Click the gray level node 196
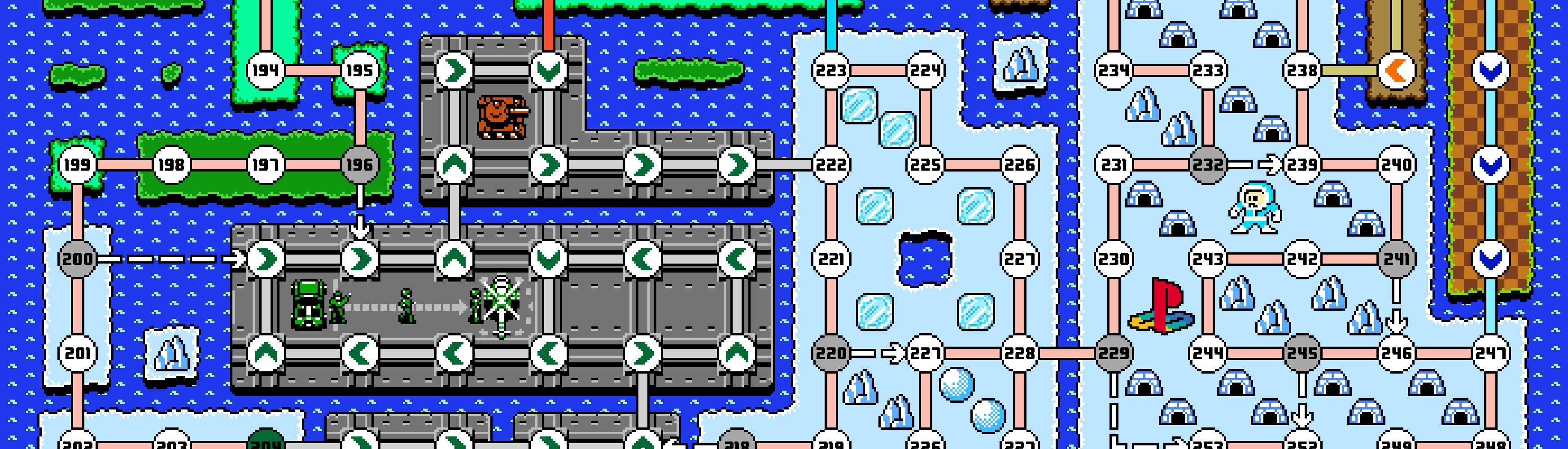Screen dimensions: 1568x449 (x=359, y=164)
